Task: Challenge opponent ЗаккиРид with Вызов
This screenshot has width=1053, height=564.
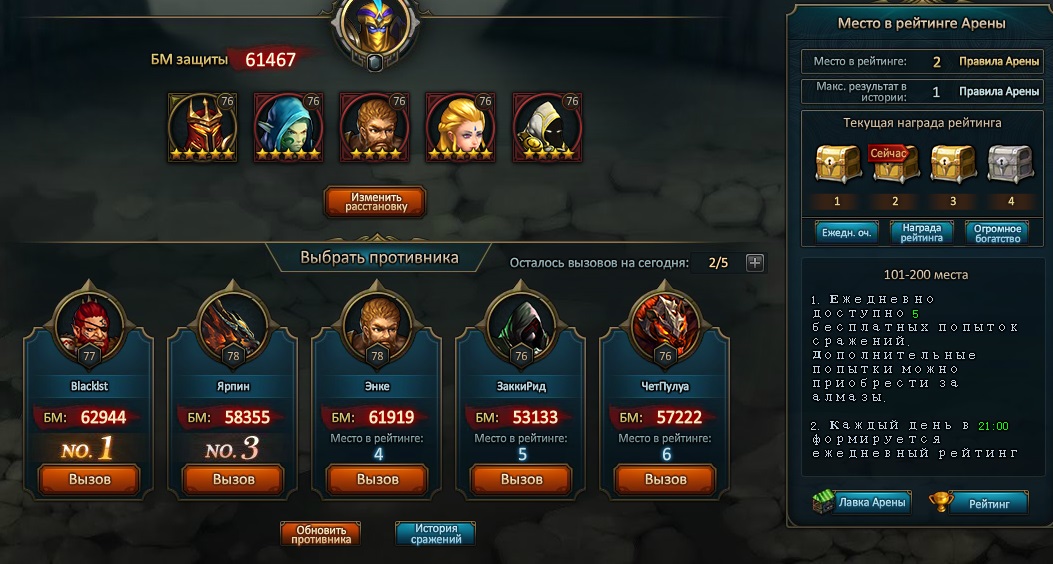Action: [522, 479]
